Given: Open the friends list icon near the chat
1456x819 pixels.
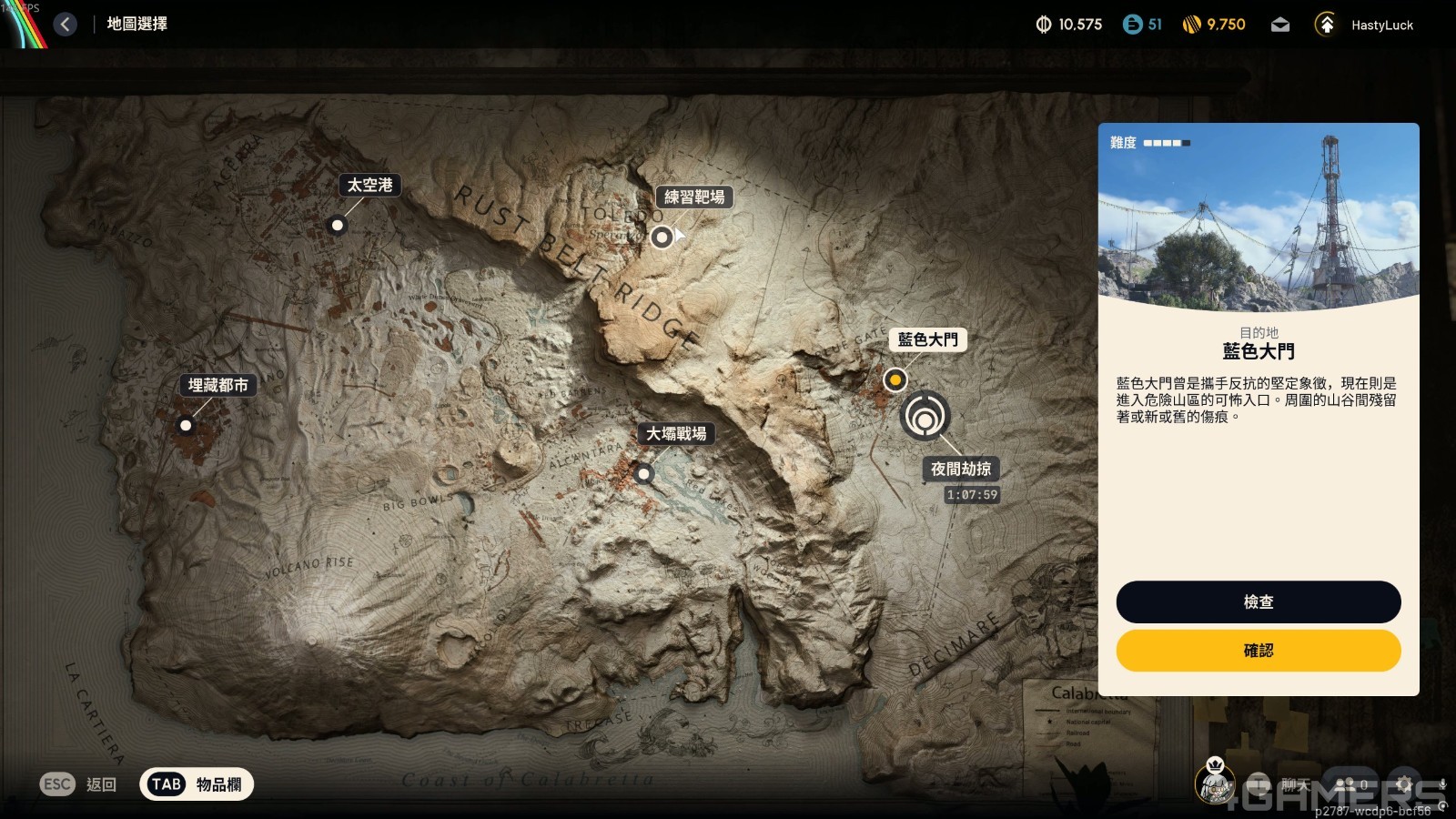Looking at the screenshot, I should [1345, 784].
